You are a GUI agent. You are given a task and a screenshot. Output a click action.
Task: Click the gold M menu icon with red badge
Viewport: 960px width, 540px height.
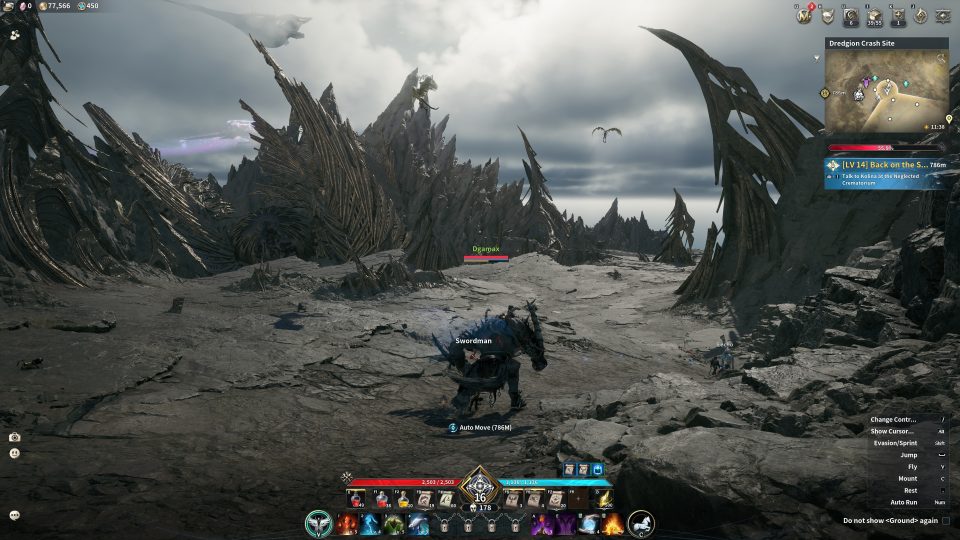[x=802, y=15]
